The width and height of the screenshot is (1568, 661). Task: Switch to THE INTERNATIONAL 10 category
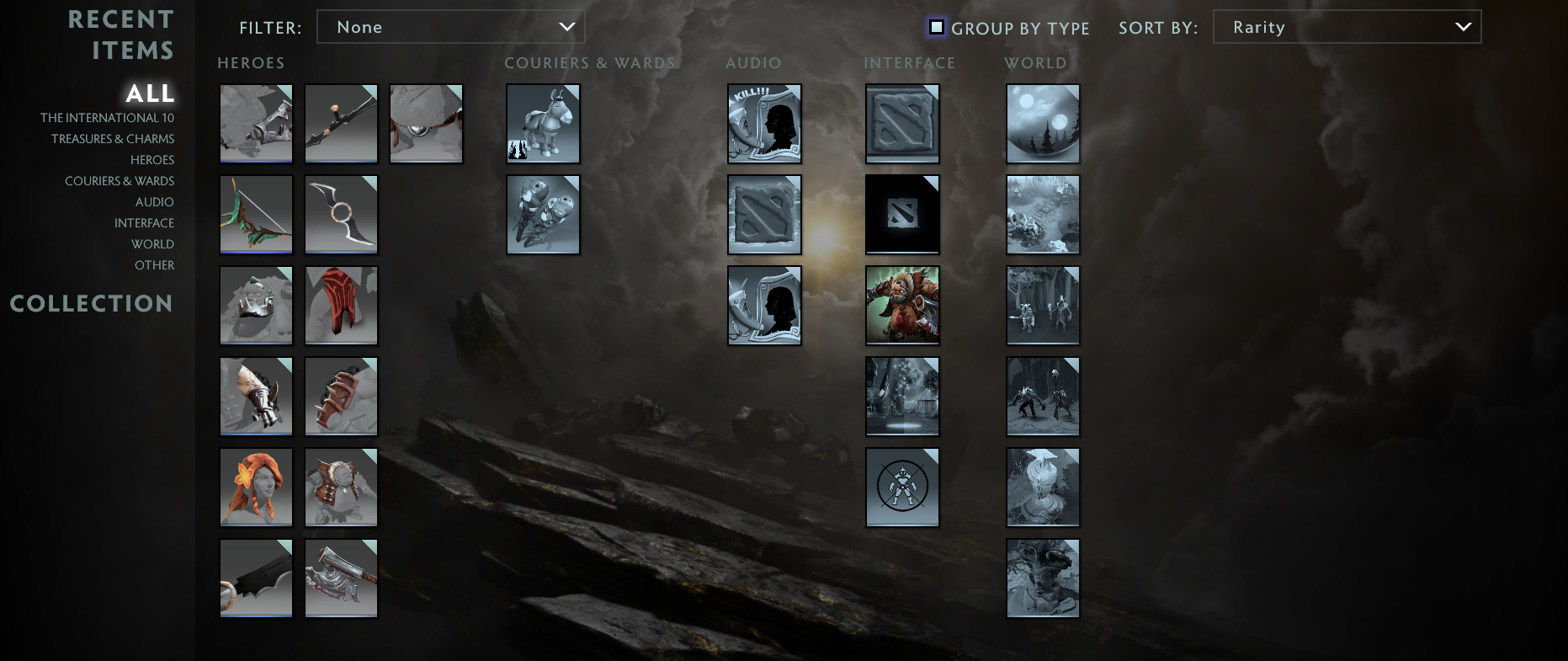tap(107, 117)
